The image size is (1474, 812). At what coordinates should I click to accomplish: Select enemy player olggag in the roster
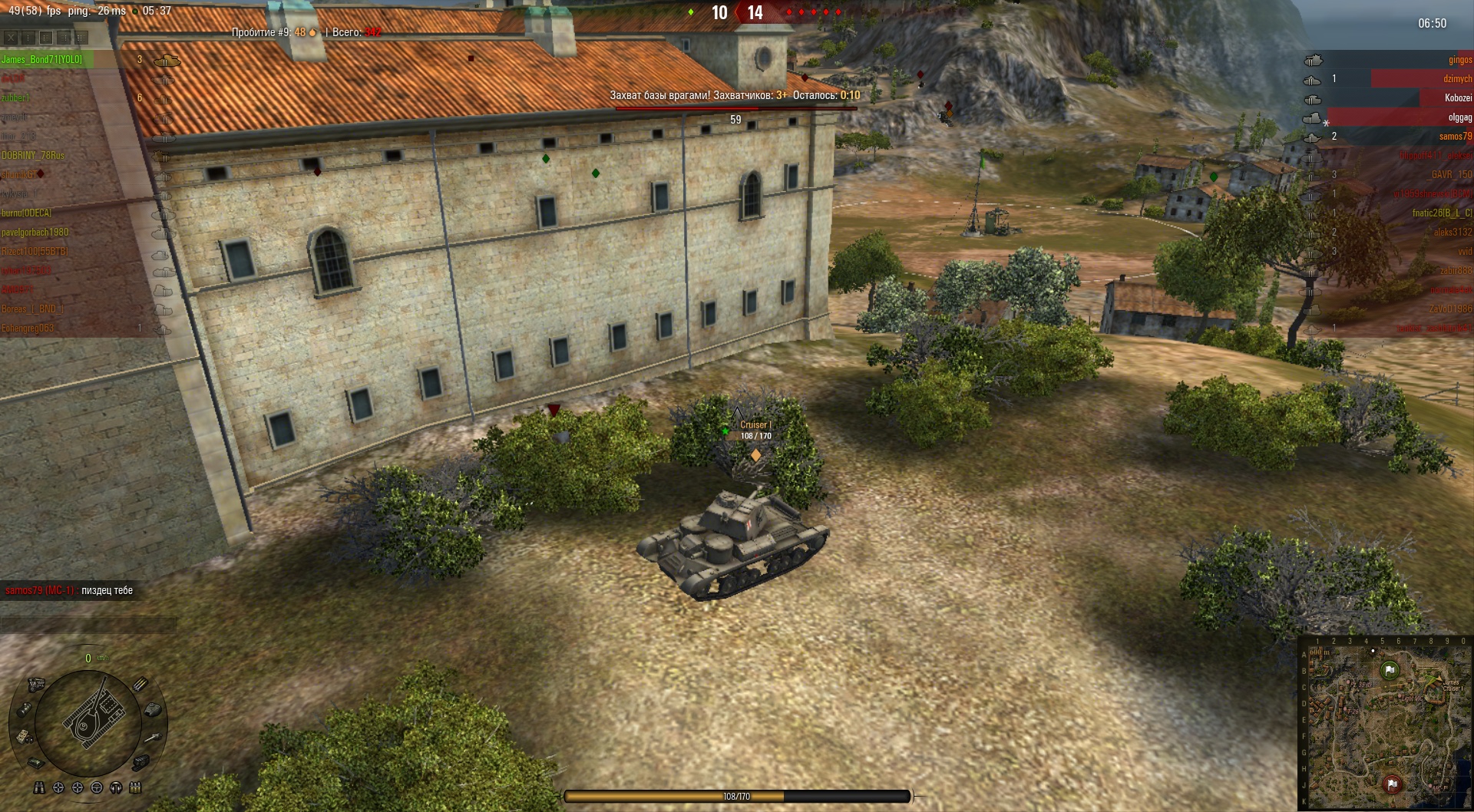click(x=1459, y=117)
